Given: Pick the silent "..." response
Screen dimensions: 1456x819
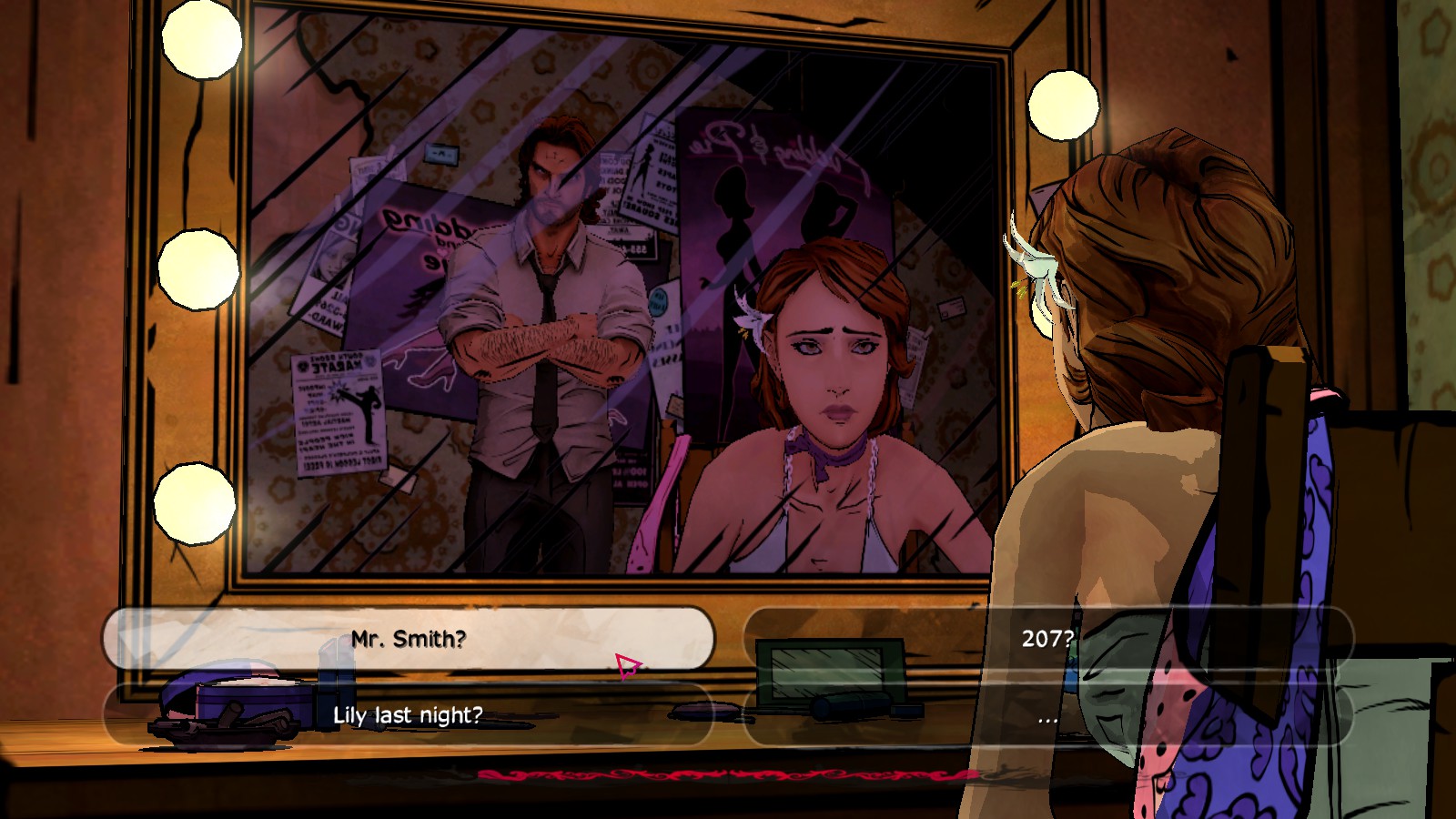Looking at the screenshot, I should [1047, 717].
